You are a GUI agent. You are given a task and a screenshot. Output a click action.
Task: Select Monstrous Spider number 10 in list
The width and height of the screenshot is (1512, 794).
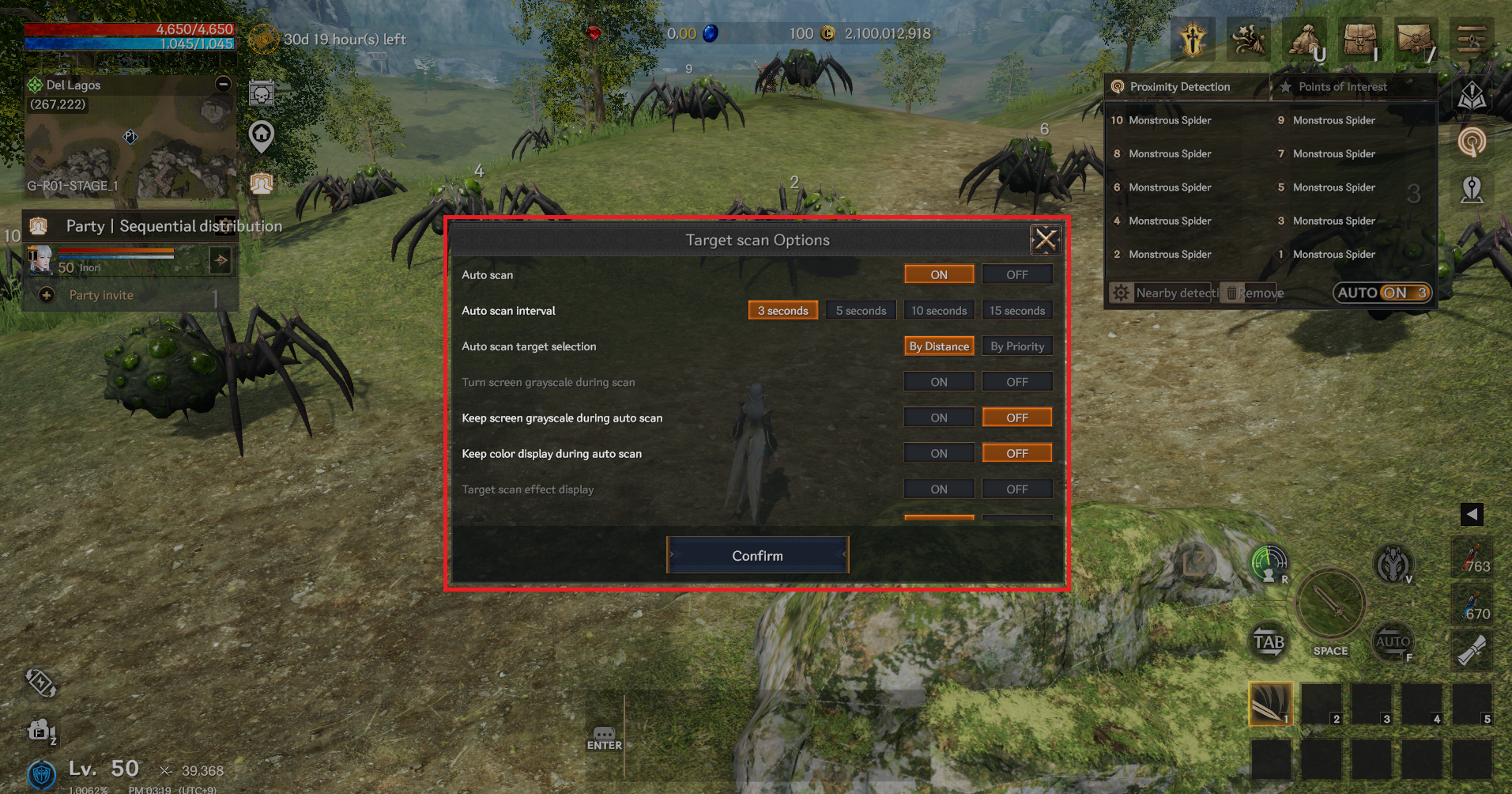pyautogui.click(x=1169, y=120)
